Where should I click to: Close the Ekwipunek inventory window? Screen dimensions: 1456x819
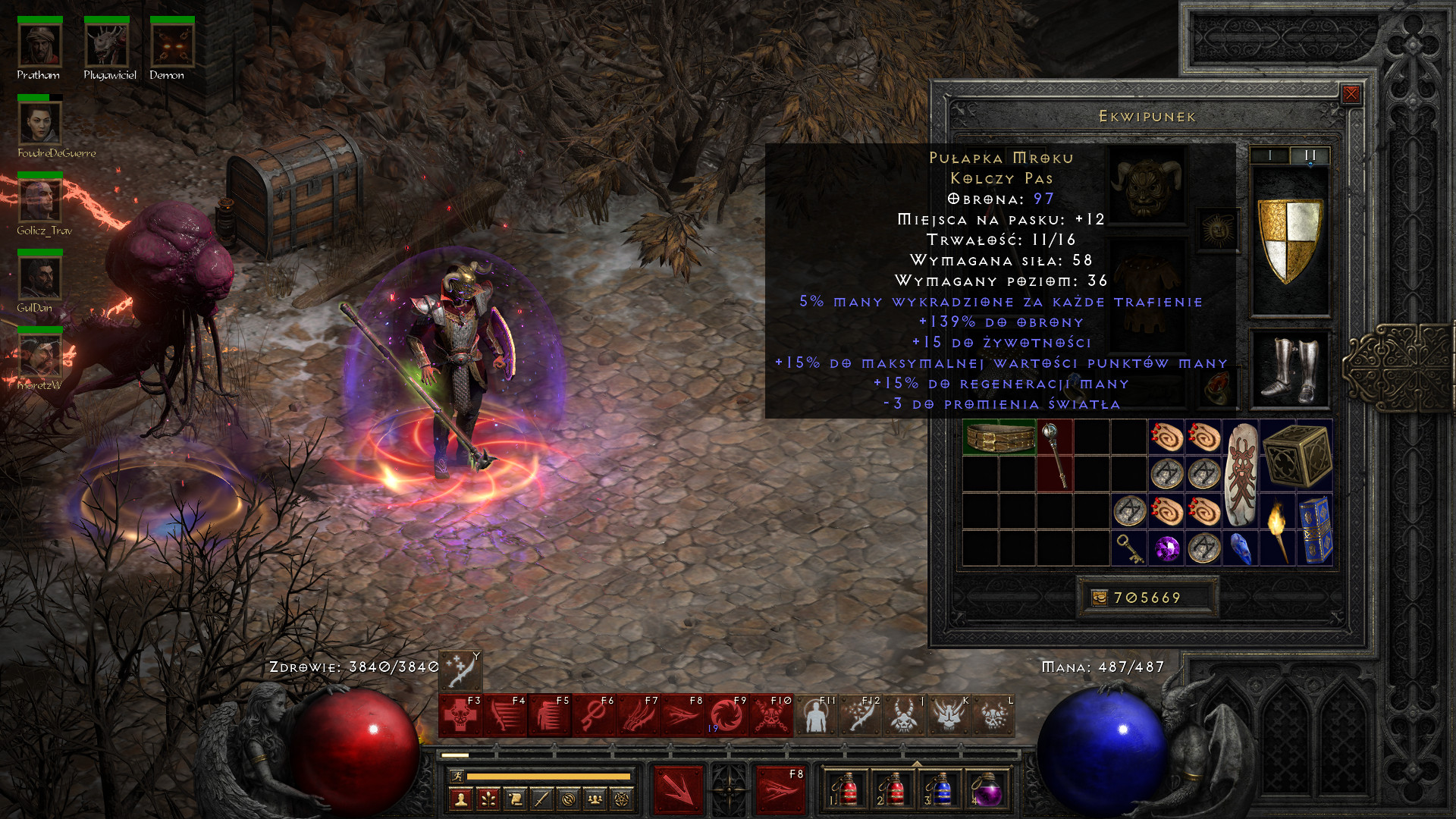(x=1351, y=94)
